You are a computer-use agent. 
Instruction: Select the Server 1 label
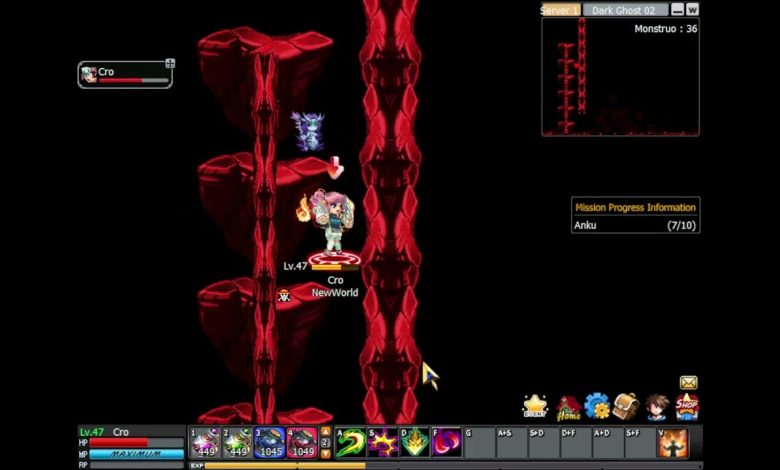pos(560,10)
